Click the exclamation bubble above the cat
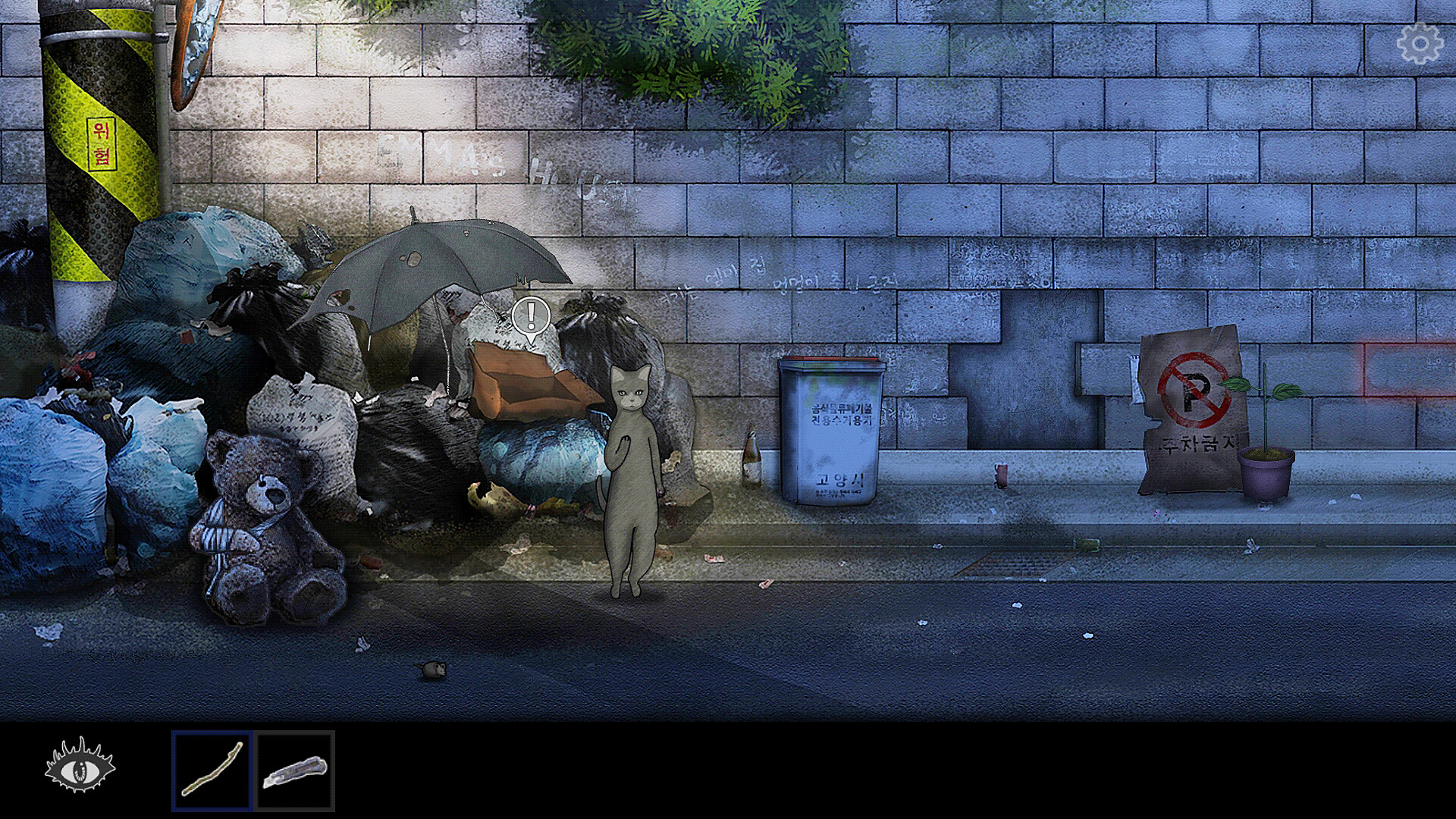This screenshot has height=819, width=1456. (531, 315)
